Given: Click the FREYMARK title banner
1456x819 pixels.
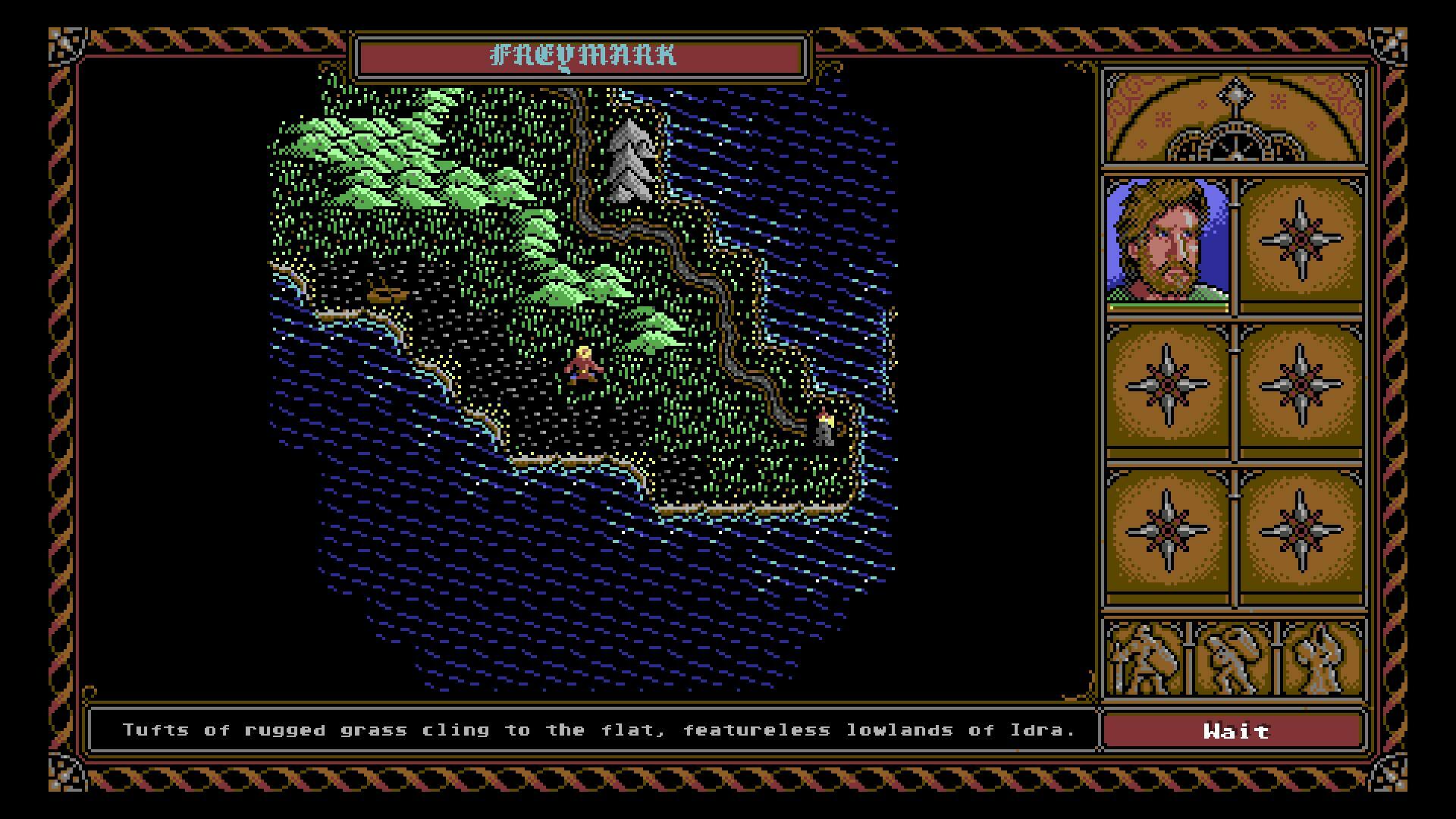Looking at the screenshot, I should point(580,55).
